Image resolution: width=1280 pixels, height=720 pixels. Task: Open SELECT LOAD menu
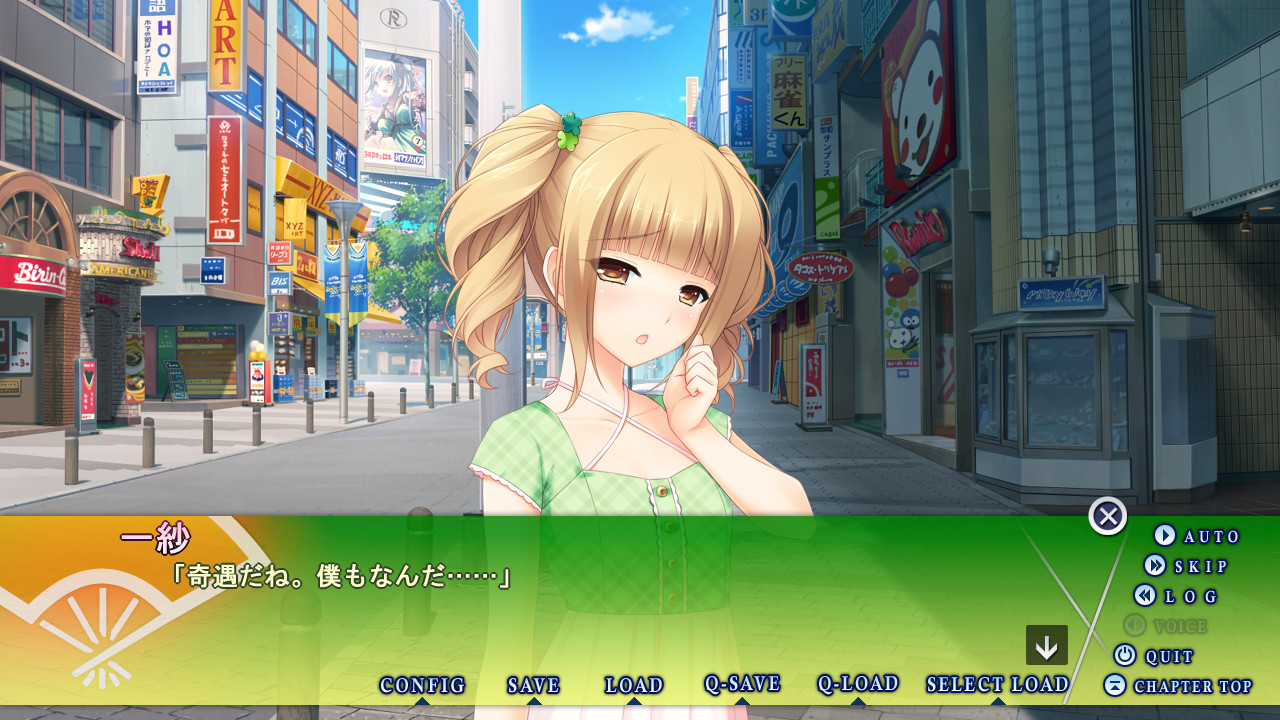[x=997, y=685]
